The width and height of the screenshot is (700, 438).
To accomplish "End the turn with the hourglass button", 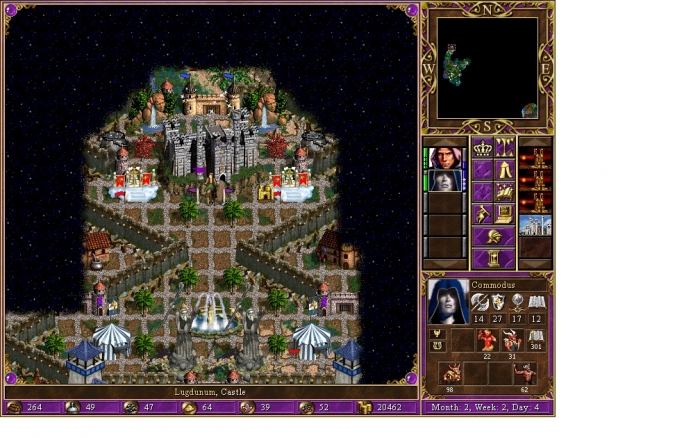I will pos(494,259).
